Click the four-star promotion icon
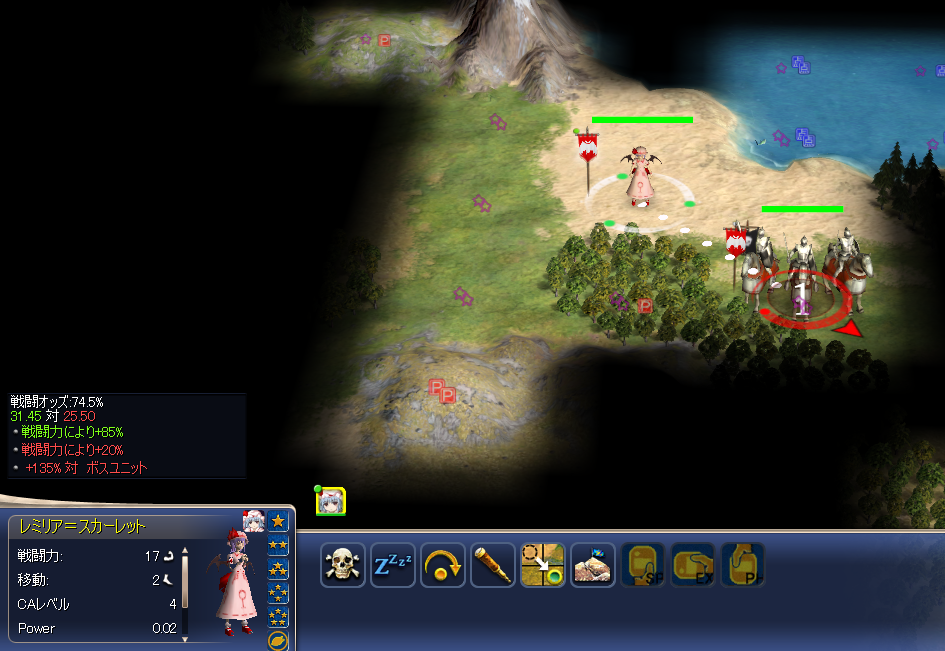Viewport: 945px width, 651px height. 279,593
